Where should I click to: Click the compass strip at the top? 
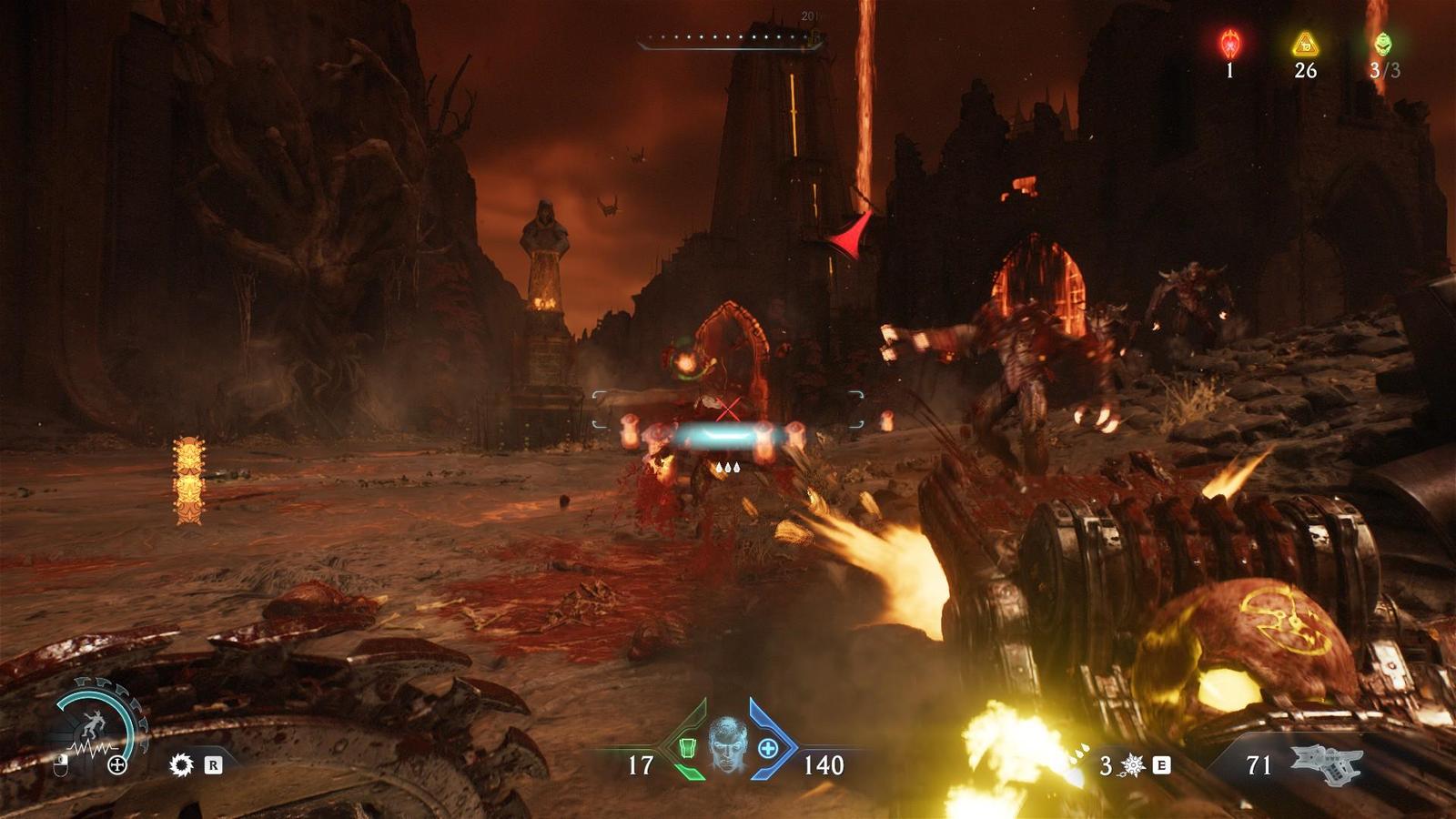[731, 40]
